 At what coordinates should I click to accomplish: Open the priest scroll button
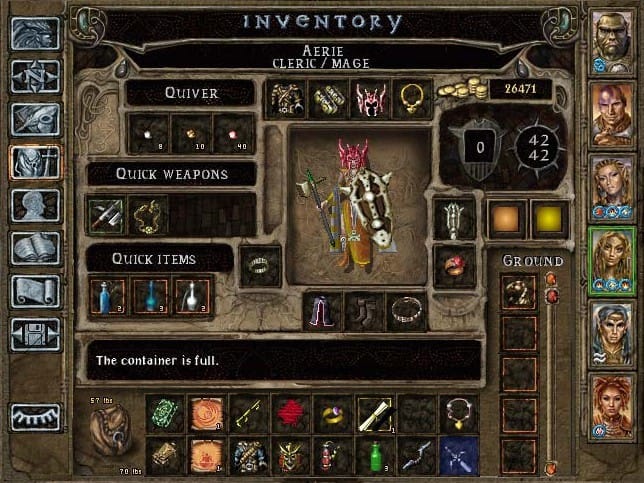coord(35,291)
